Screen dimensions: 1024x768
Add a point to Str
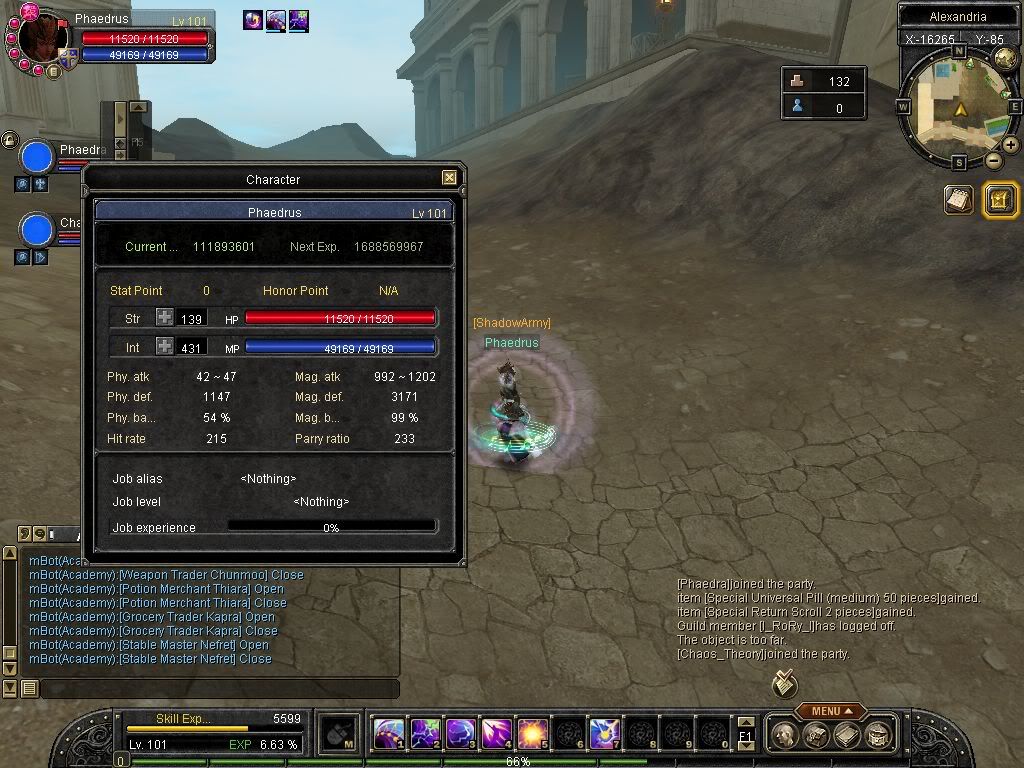tap(164, 318)
